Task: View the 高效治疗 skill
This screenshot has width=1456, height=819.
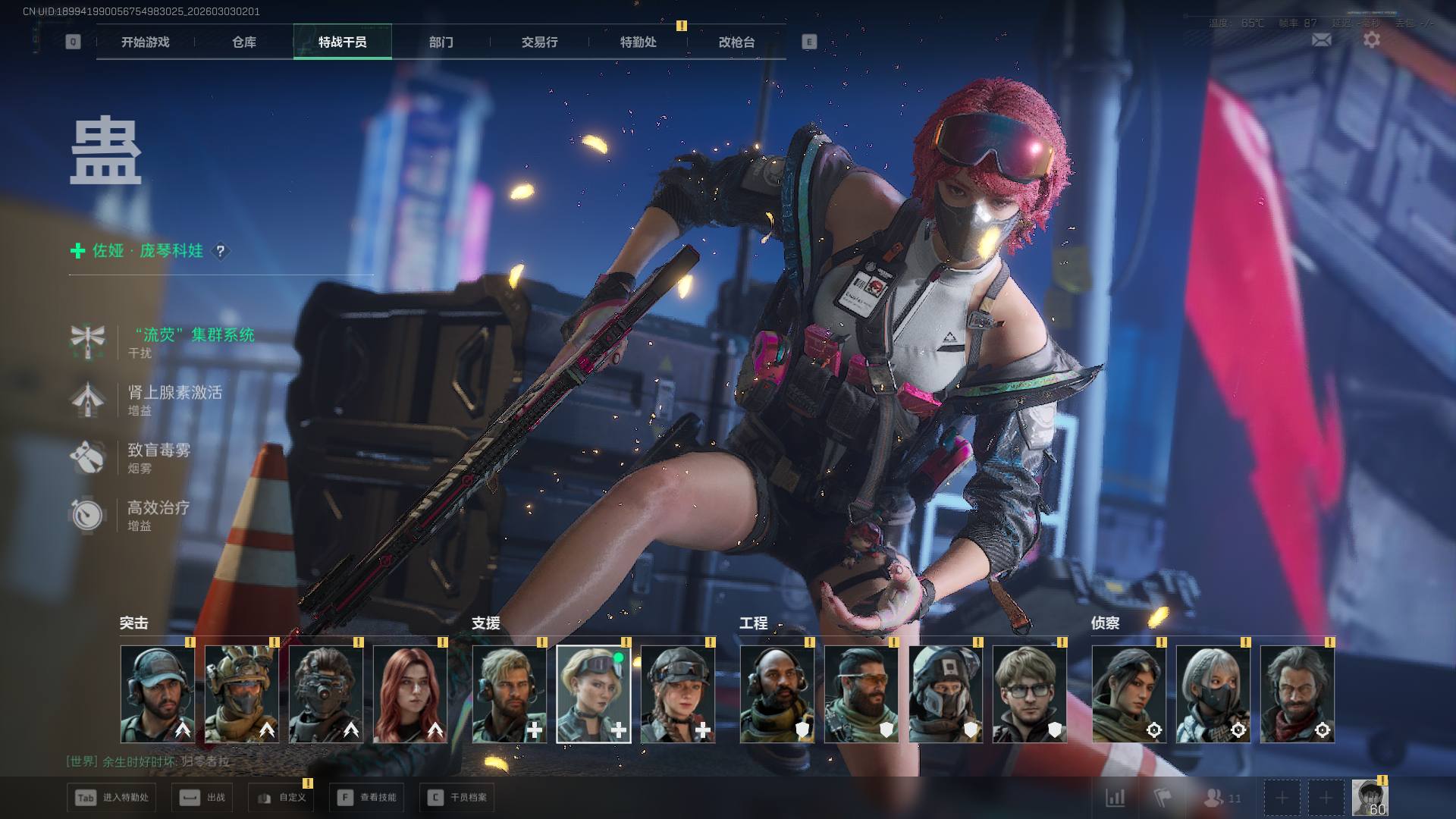Action: click(158, 508)
